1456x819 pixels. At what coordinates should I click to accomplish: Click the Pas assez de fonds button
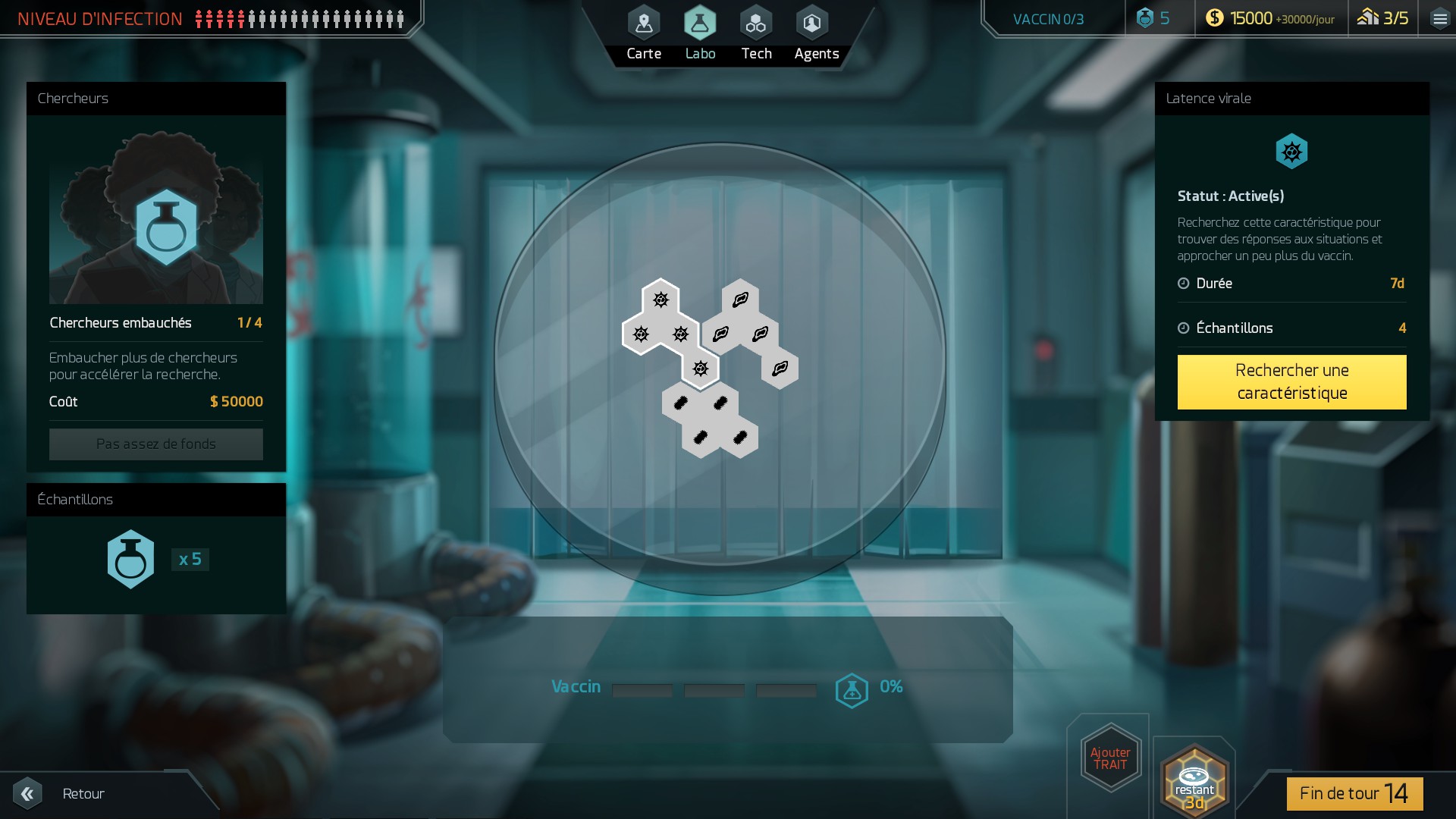click(156, 444)
